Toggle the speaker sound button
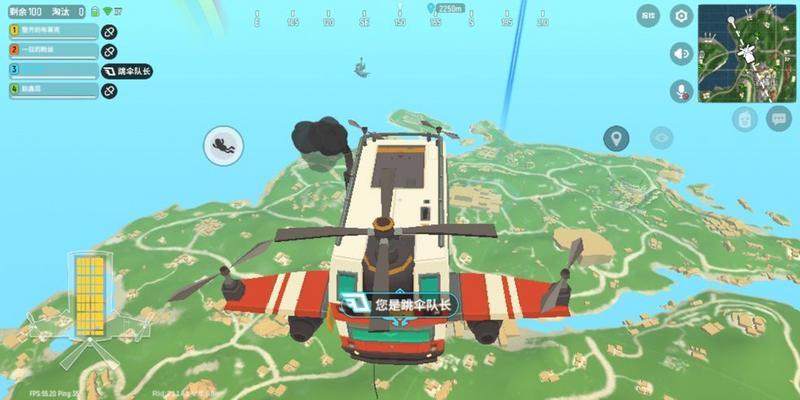This screenshot has height=400, width=800. tap(681, 53)
